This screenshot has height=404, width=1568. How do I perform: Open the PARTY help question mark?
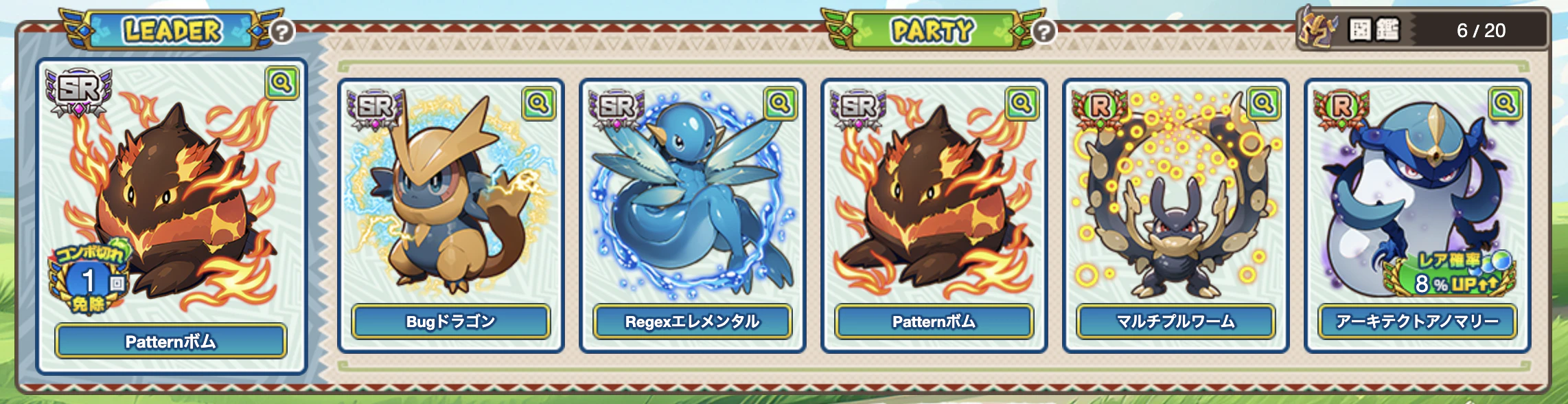tap(1044, 31)
